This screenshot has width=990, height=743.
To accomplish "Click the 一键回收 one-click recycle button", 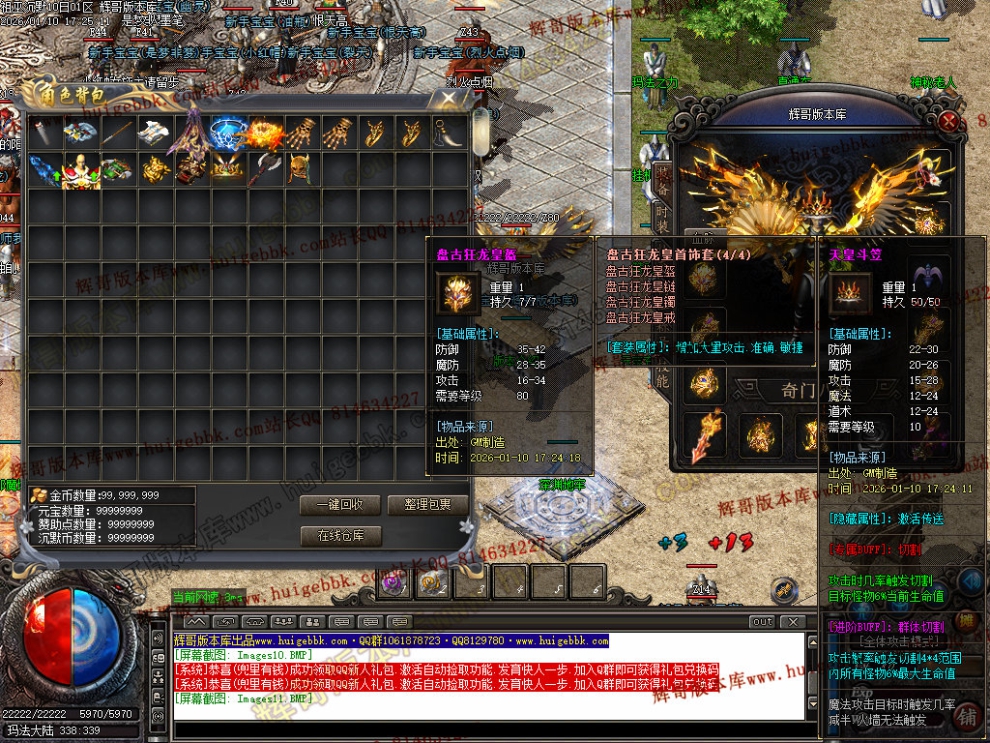I will tap(340, 505).
